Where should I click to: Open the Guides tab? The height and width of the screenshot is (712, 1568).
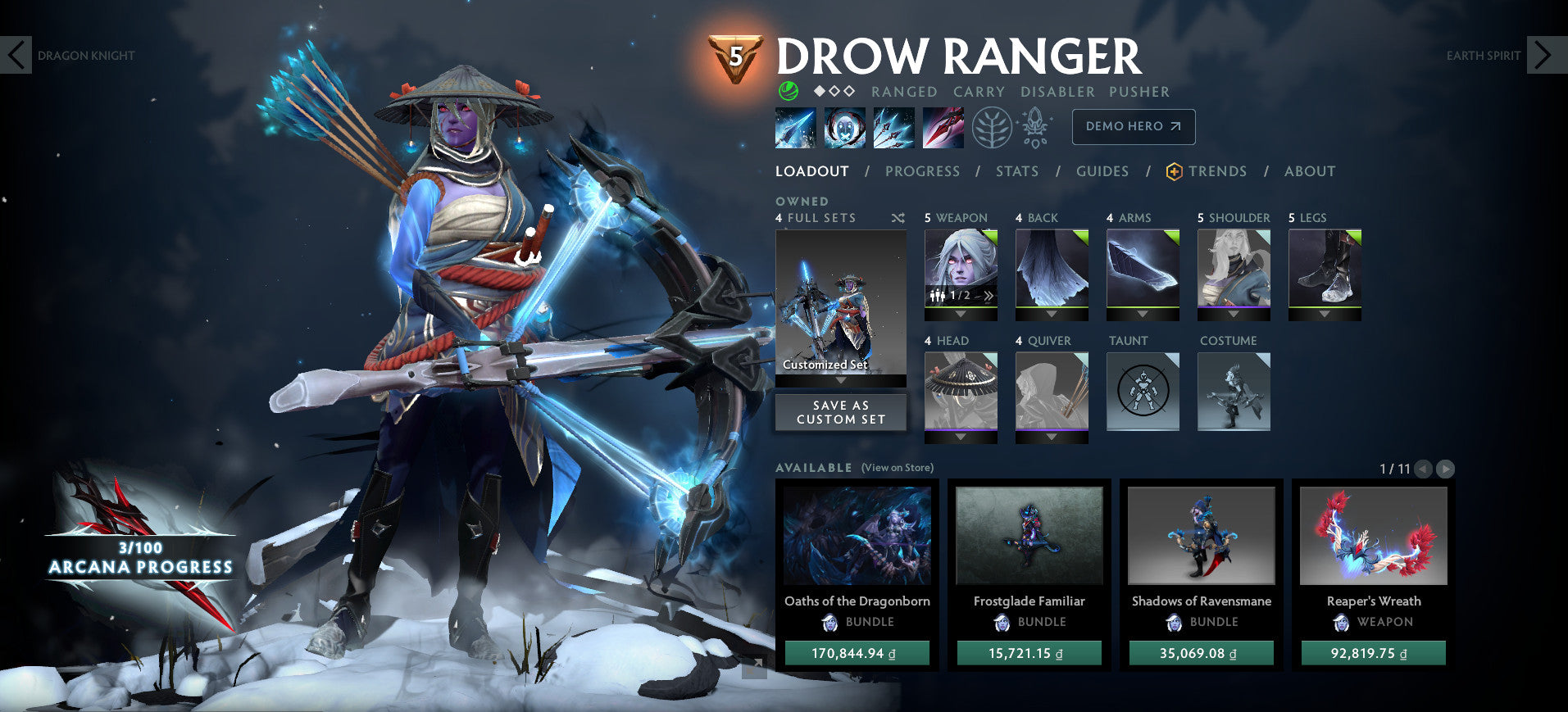(x=1102, y=171)
